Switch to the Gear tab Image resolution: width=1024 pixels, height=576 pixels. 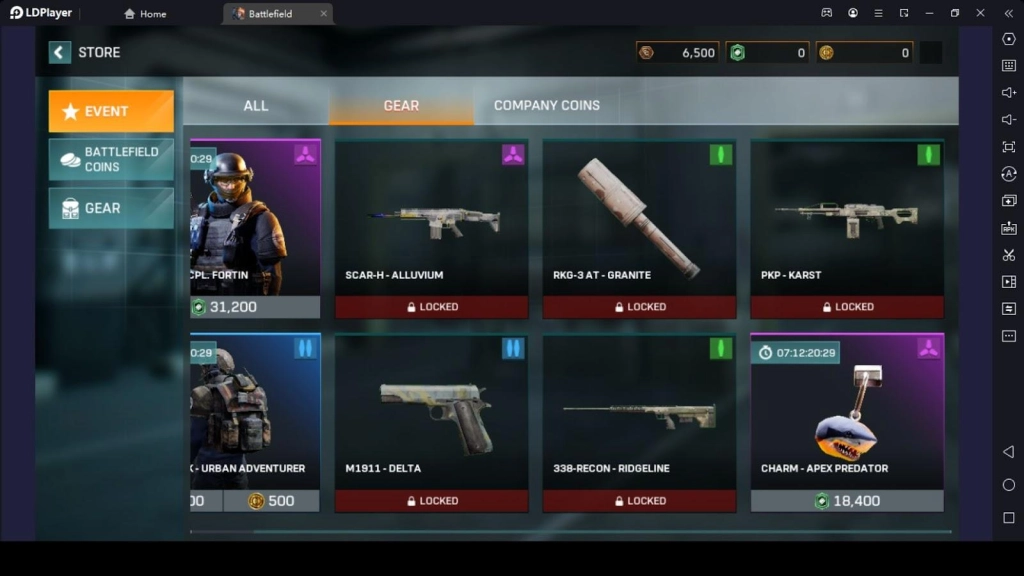coord(401,105)
